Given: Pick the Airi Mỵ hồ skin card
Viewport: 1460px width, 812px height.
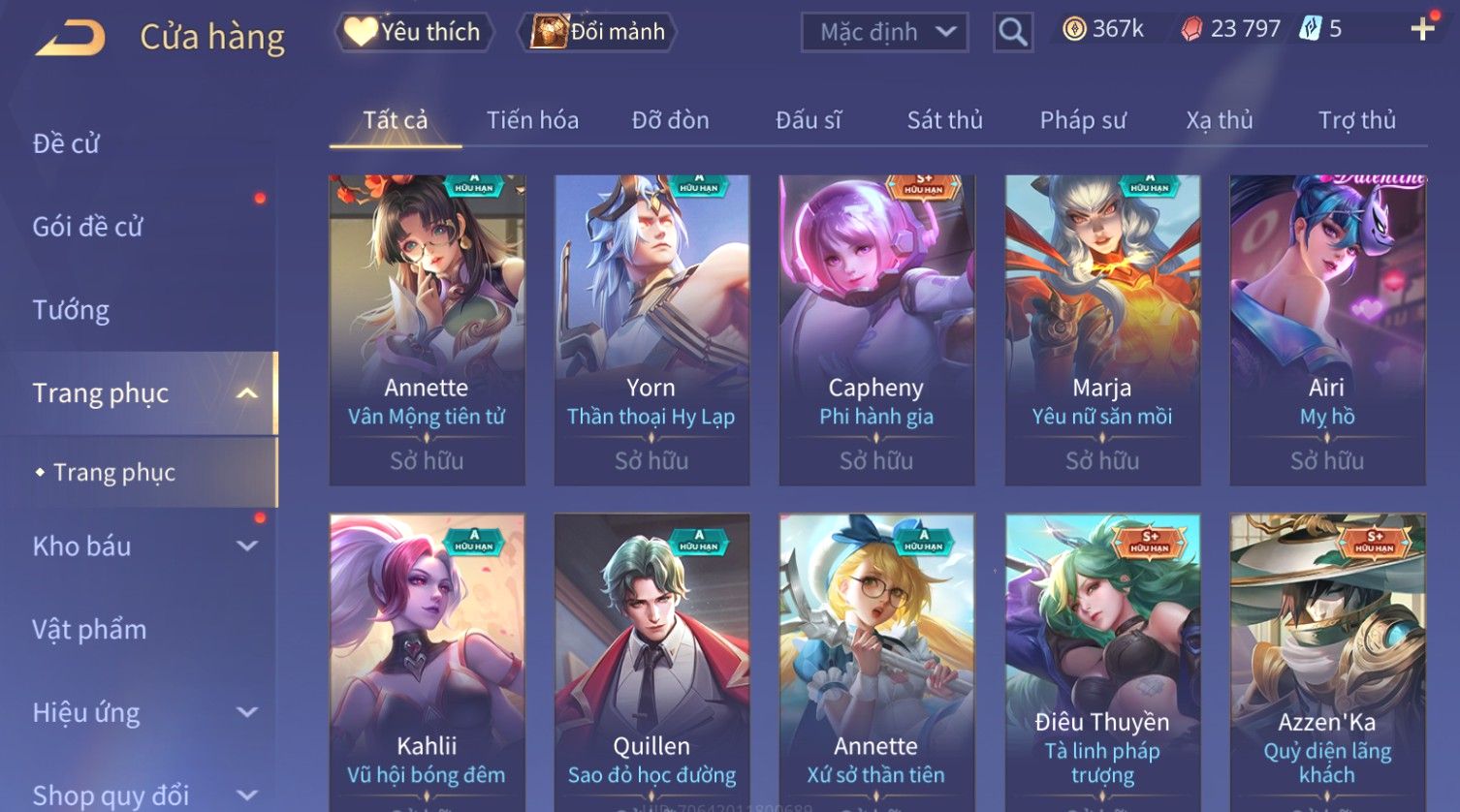Looking at the screenshot, I should point(1326,329).
